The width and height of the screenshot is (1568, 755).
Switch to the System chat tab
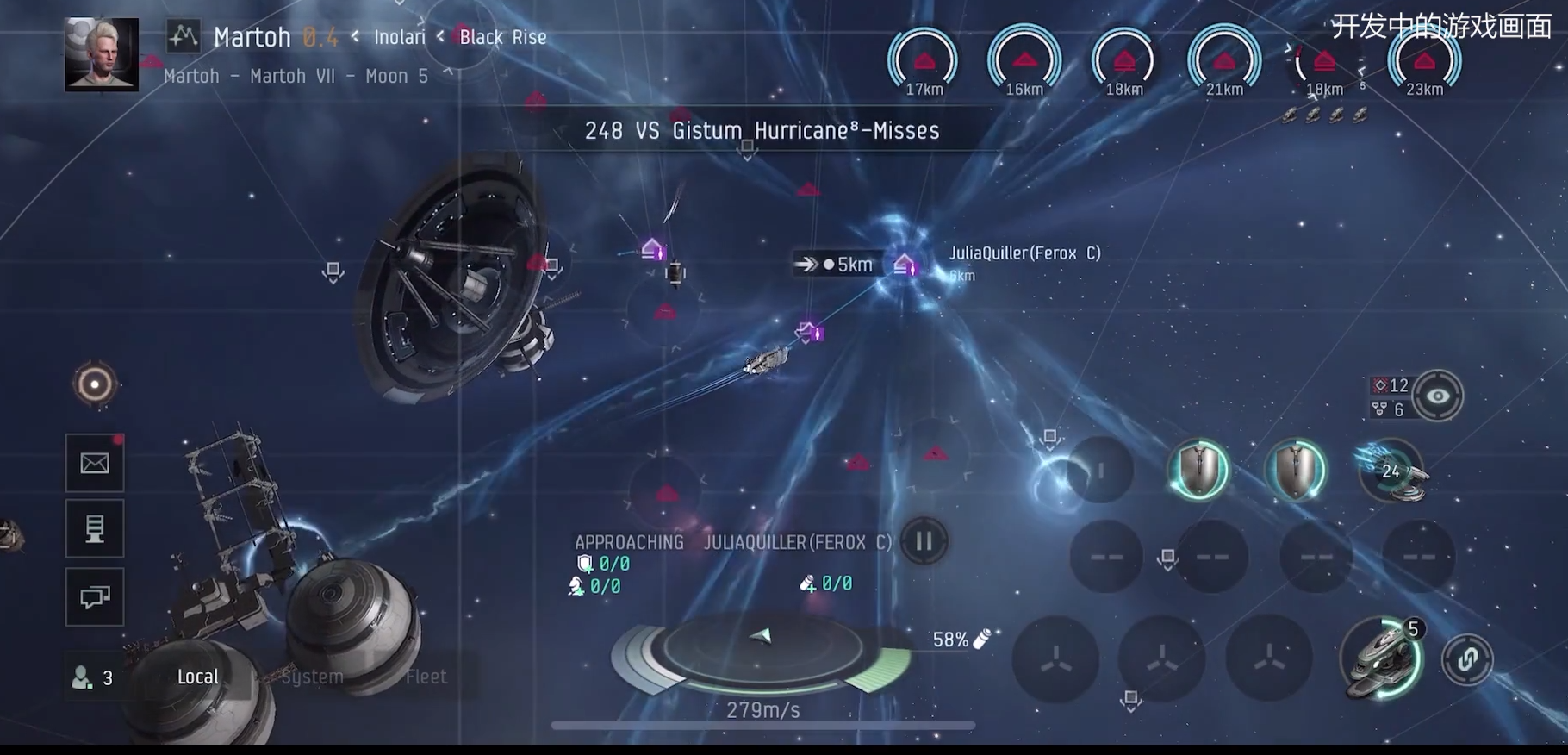[x=312, y=677]
